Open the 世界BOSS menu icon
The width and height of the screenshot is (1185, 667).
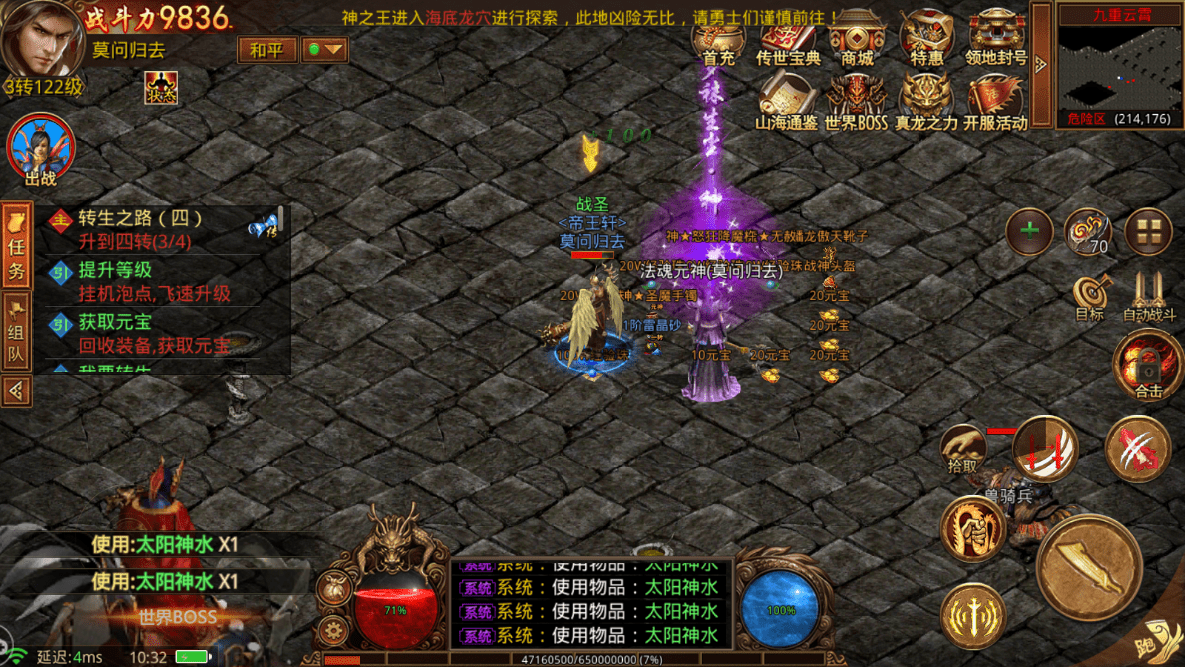[856, 104]
